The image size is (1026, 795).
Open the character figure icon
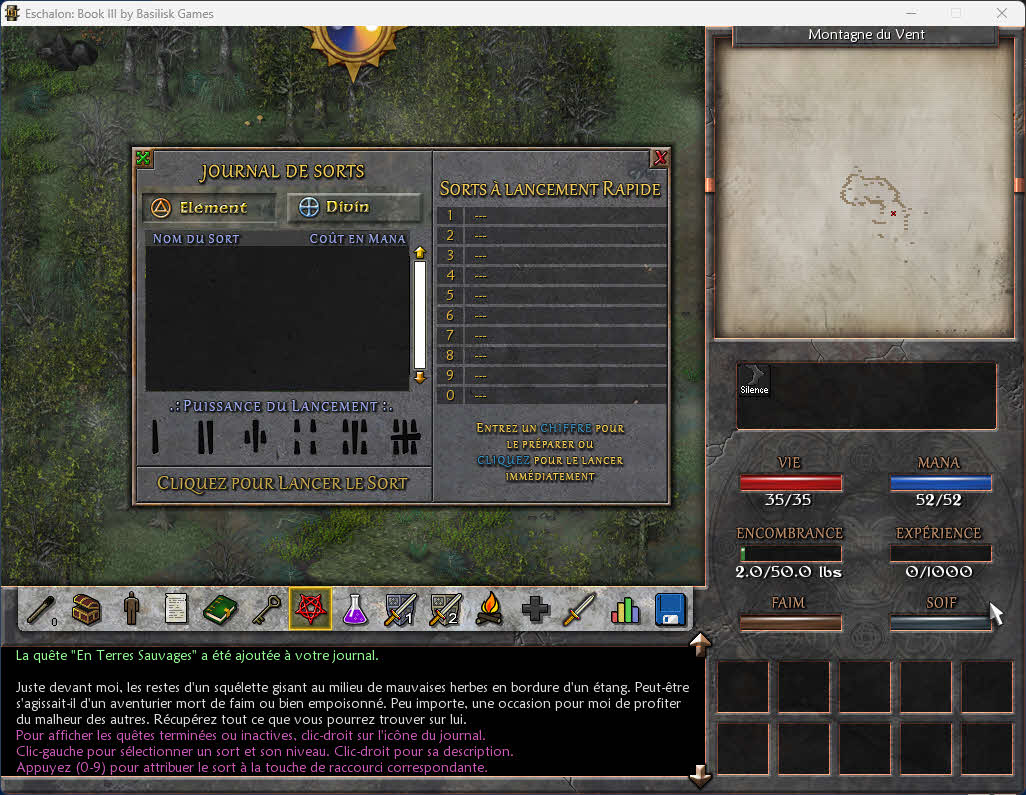[131, 608]
